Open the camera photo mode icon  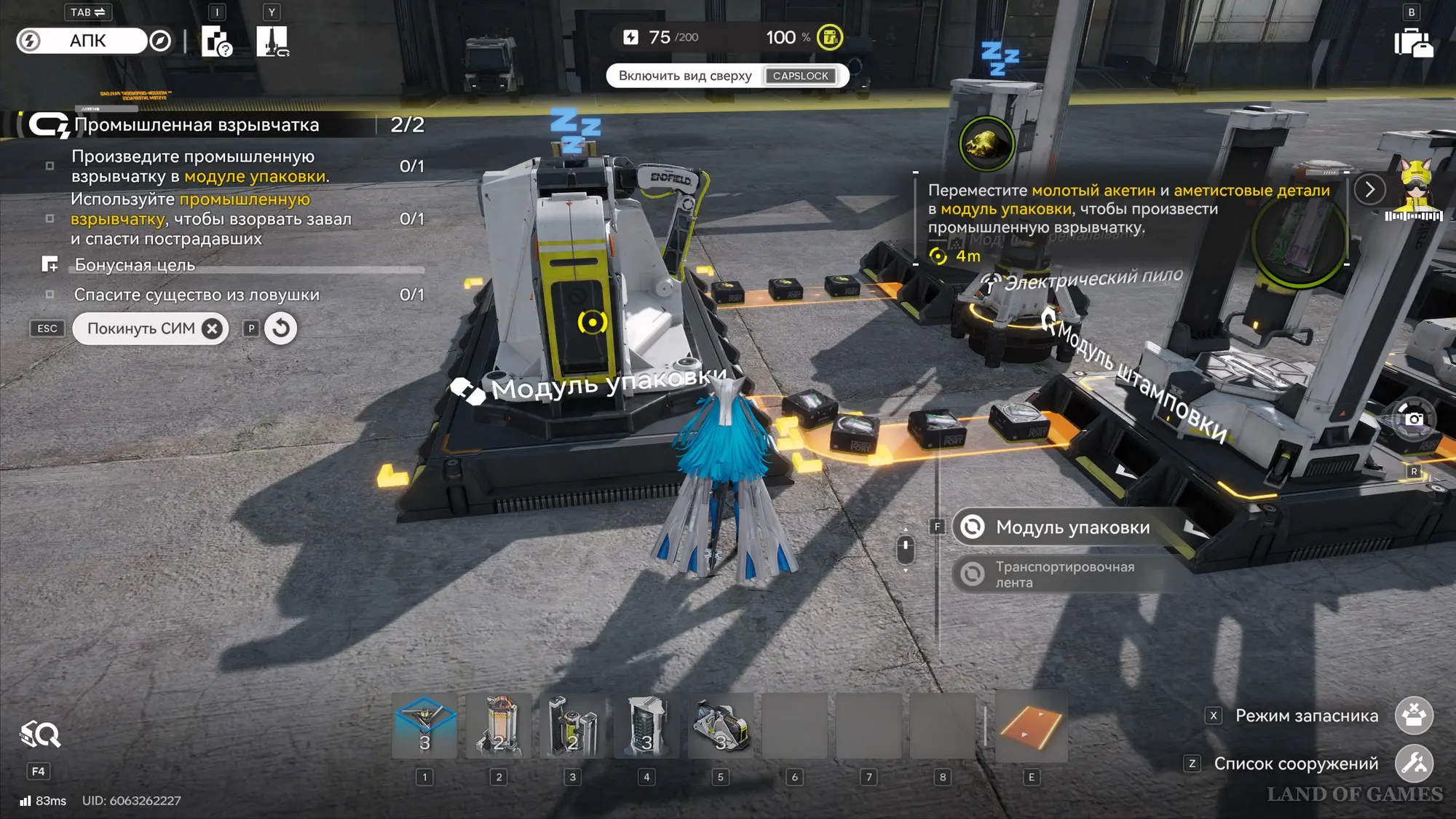coord(1414,419)
